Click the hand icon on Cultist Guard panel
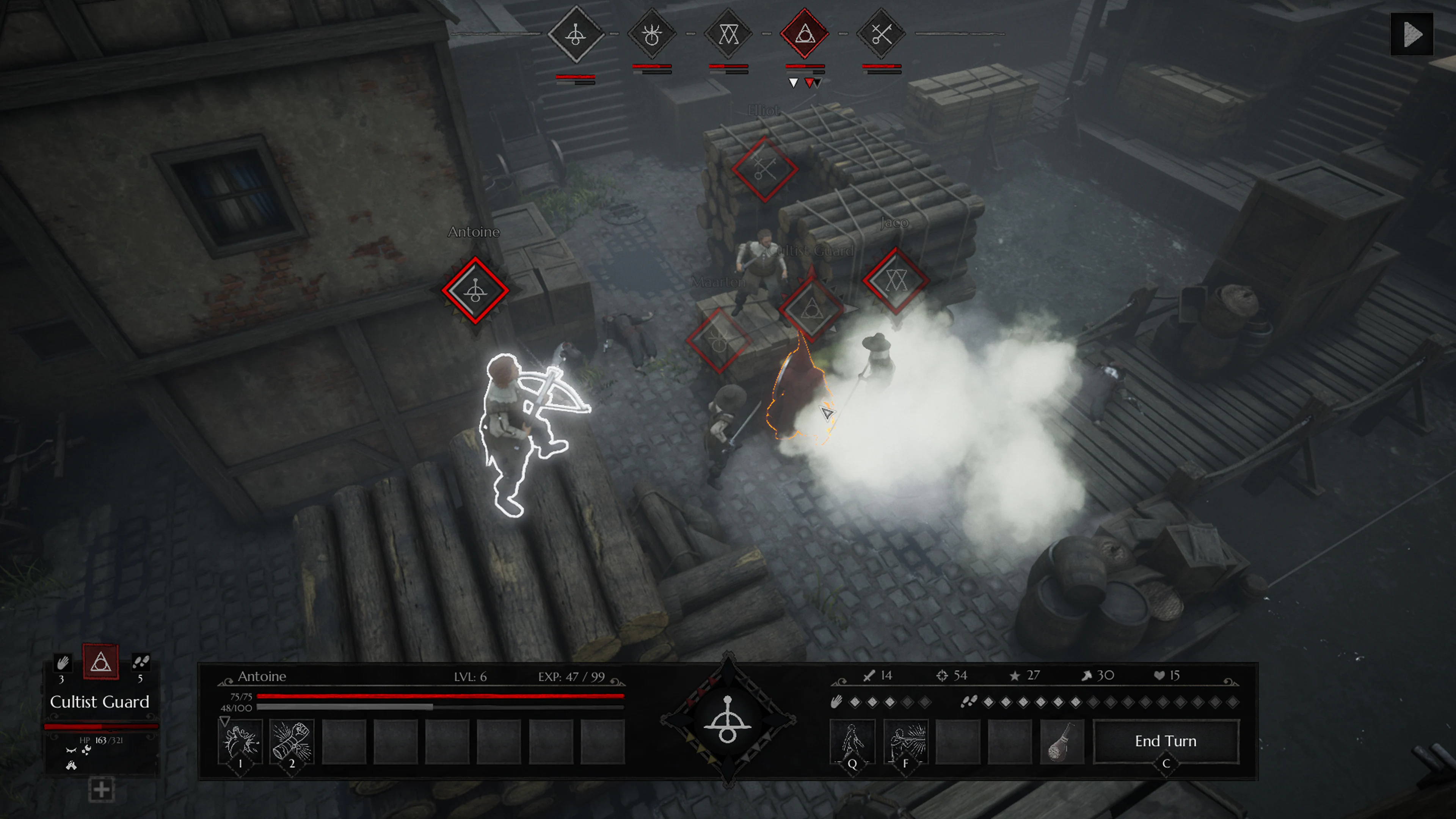1456x819 pixels. point(63,663)
